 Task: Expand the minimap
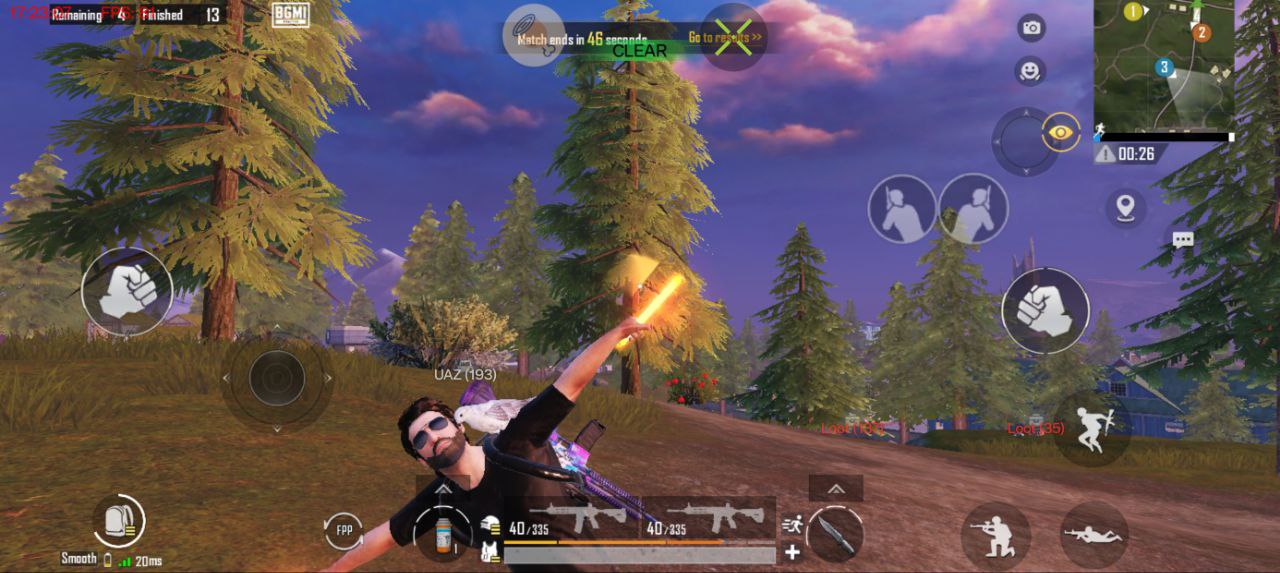click(x=1163, y=64)
